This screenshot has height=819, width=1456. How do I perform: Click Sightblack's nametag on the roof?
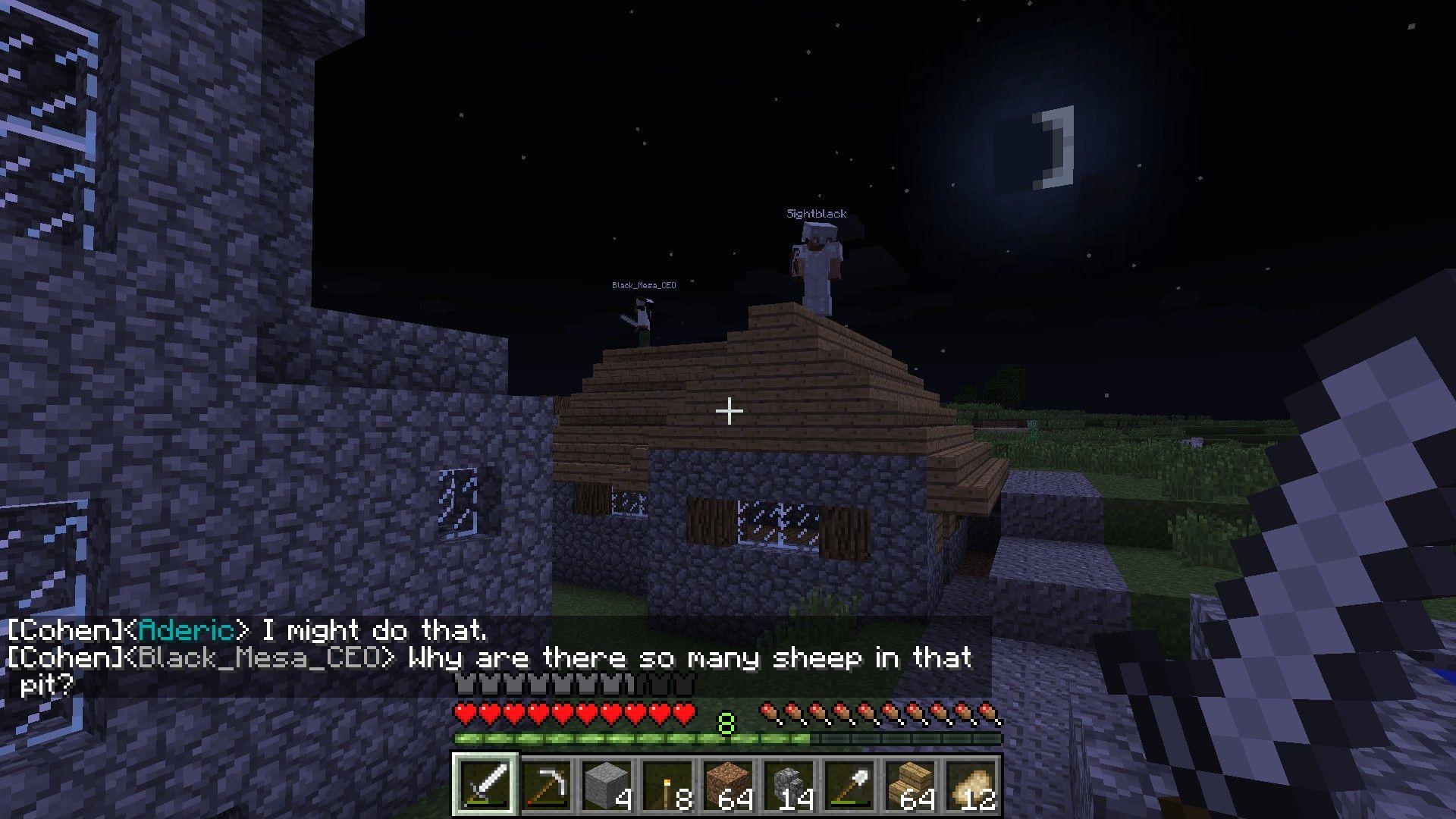815,214
